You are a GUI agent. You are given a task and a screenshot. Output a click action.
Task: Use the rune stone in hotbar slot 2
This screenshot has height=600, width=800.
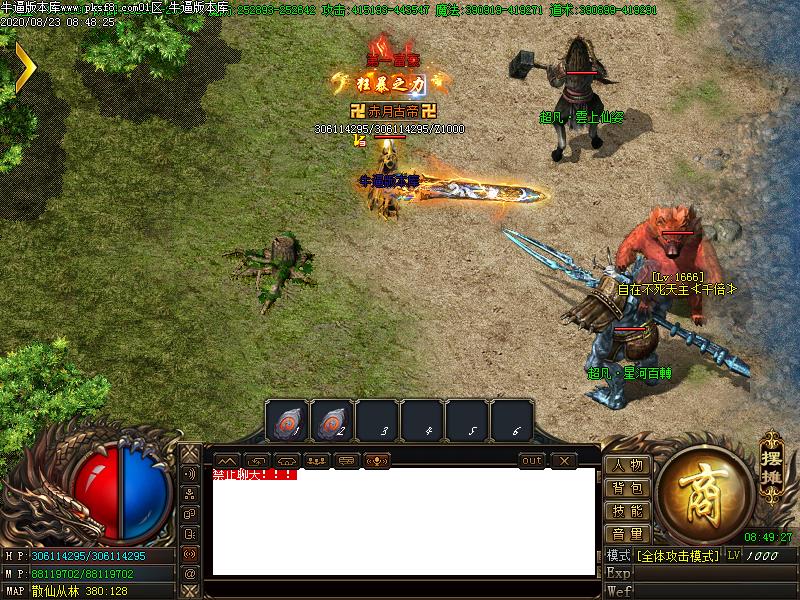pos(332,422)
